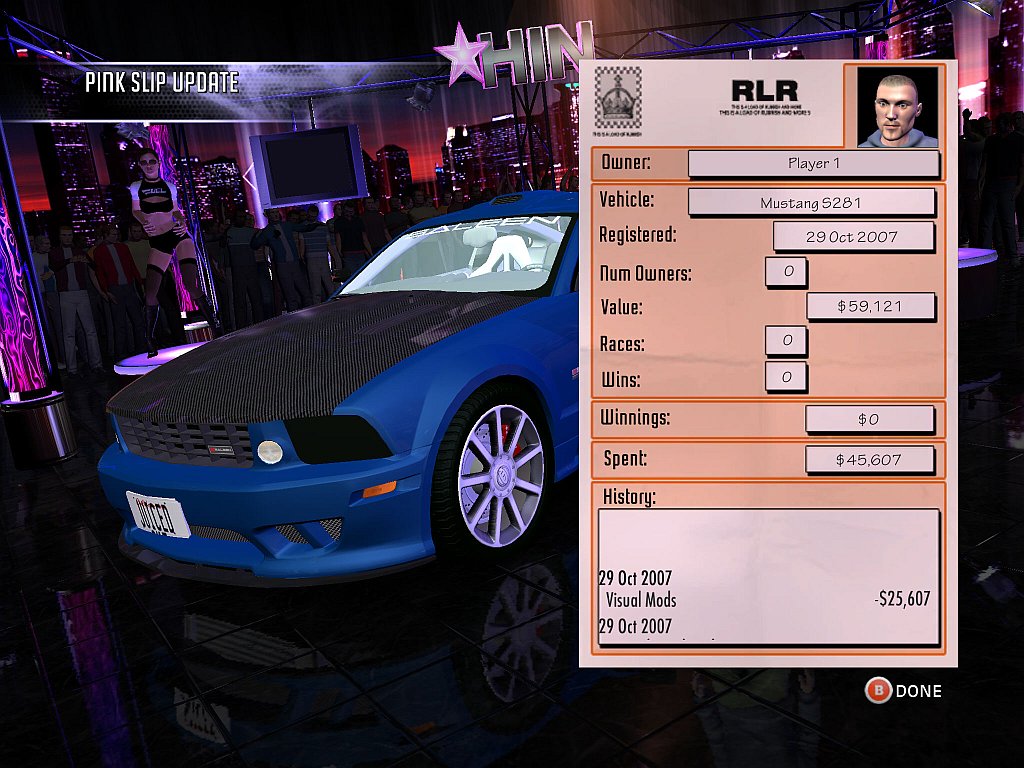Viewport: 1024px width, 768px height.
Task: Select the player portrait on the pink slip
Action: click(x=898, y=106)
